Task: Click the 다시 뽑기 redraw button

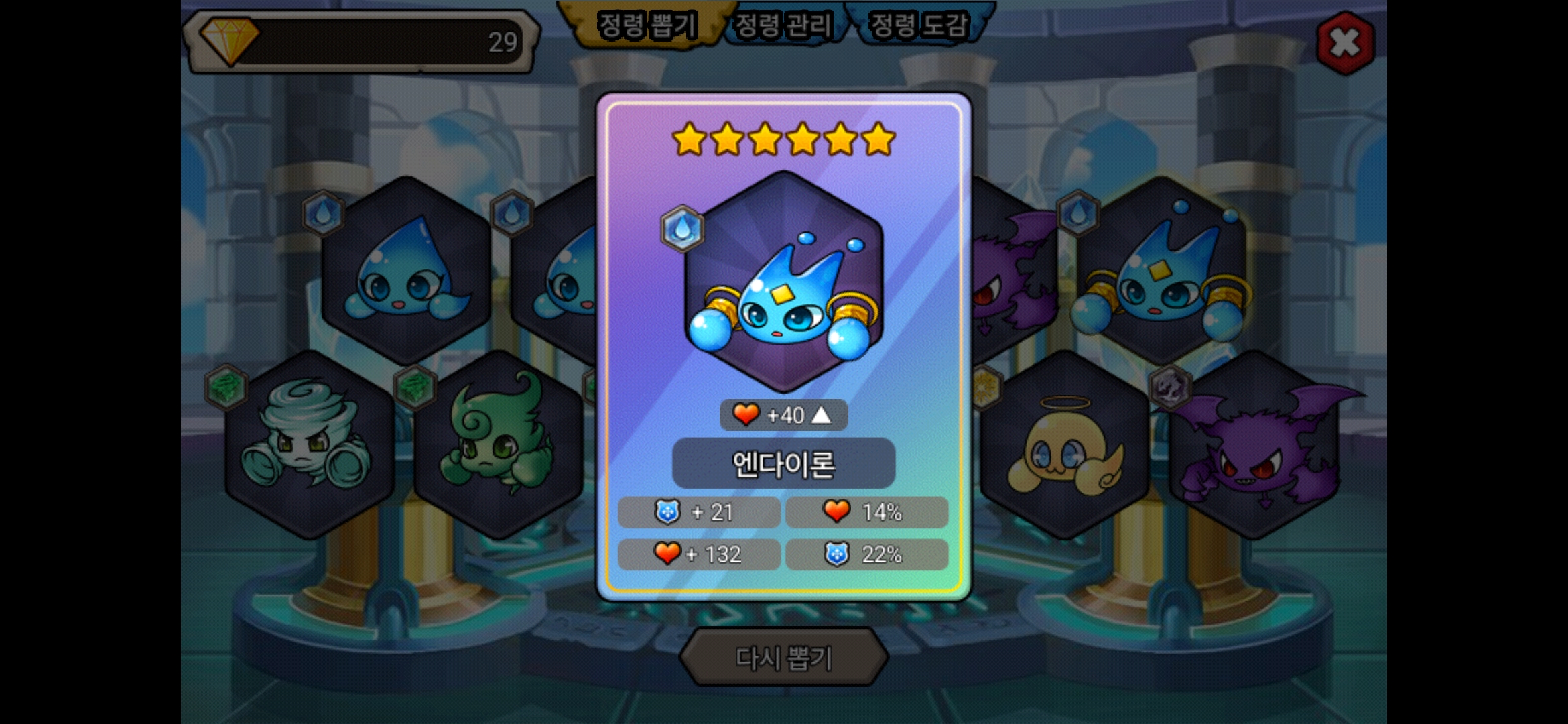Action: (783, 657)
